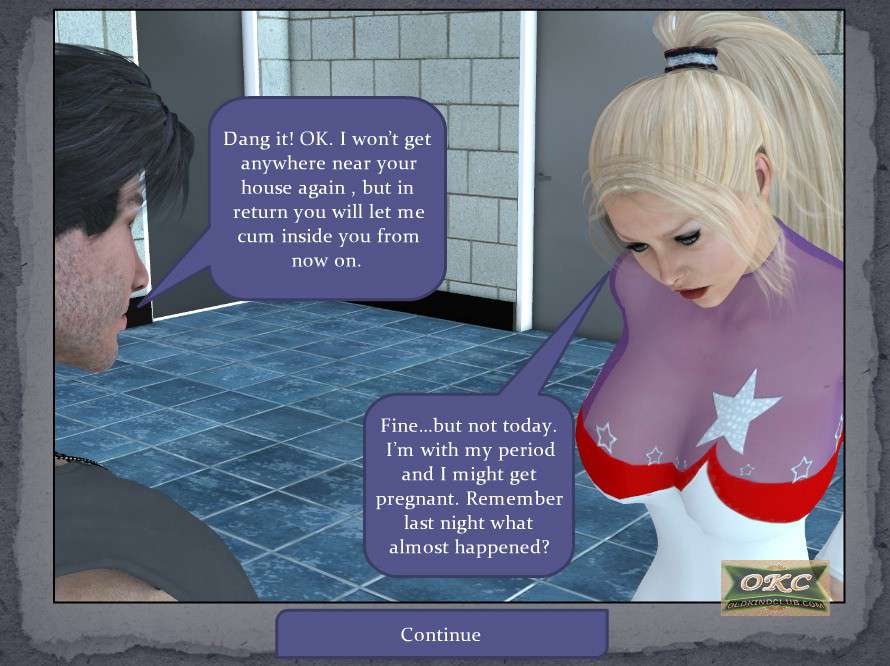Click the Continue button
Image resolution: width=890 pixels, height=666 pixels.
pos(441,634)
